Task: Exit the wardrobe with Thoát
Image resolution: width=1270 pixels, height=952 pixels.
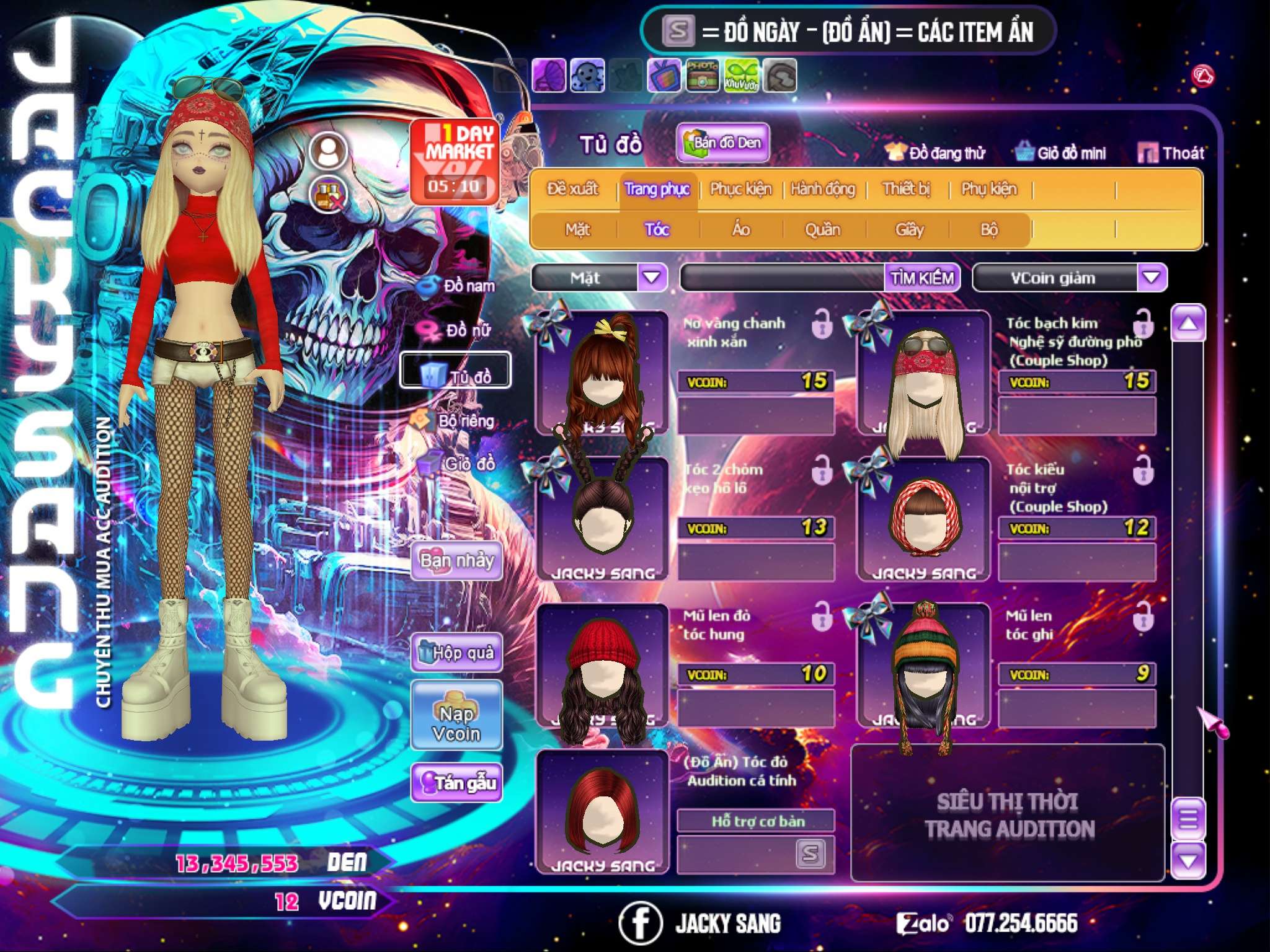Action: (1171, 153)
